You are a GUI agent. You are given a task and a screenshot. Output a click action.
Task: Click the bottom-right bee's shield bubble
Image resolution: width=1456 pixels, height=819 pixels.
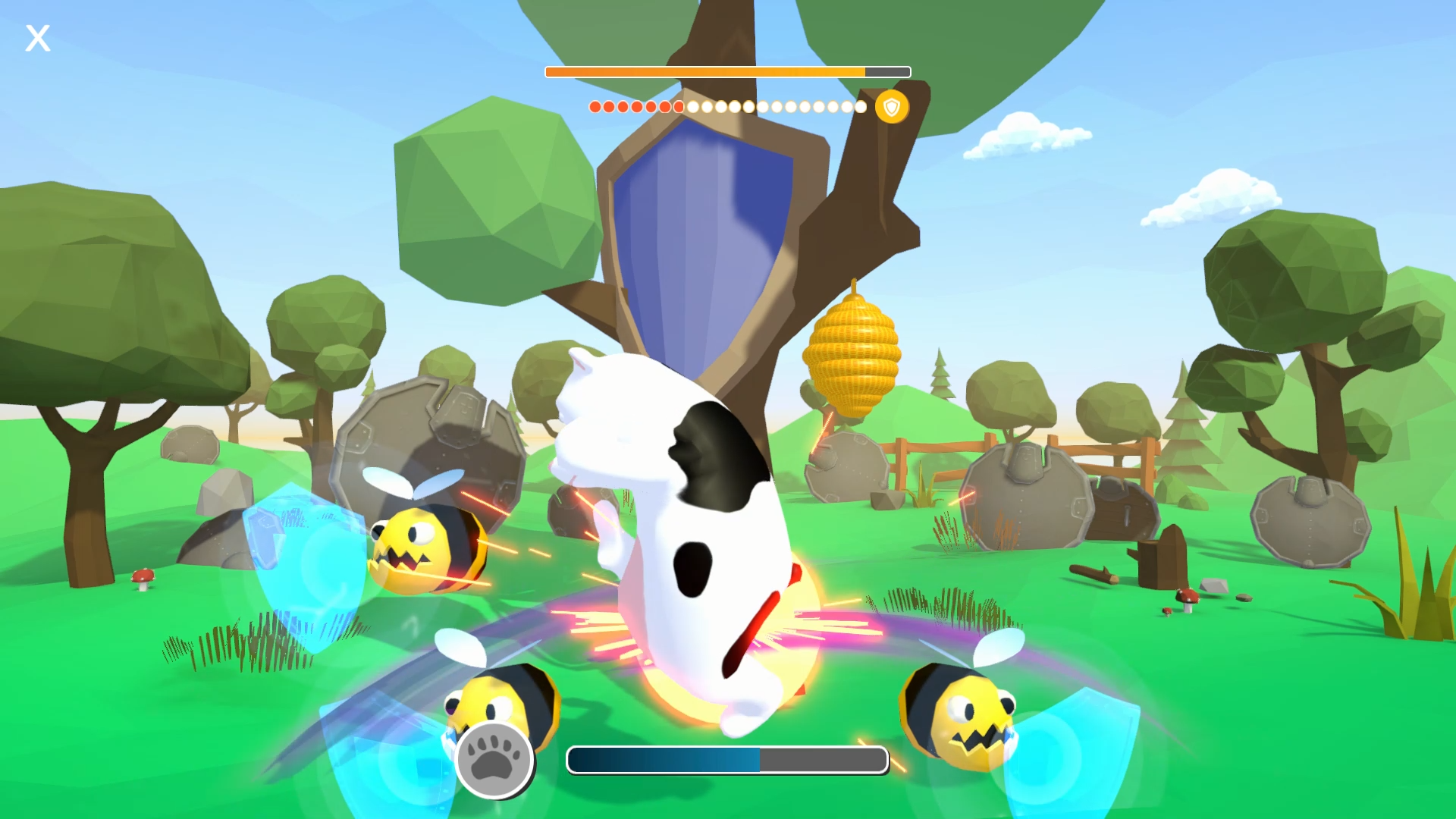pos(1077,751)
